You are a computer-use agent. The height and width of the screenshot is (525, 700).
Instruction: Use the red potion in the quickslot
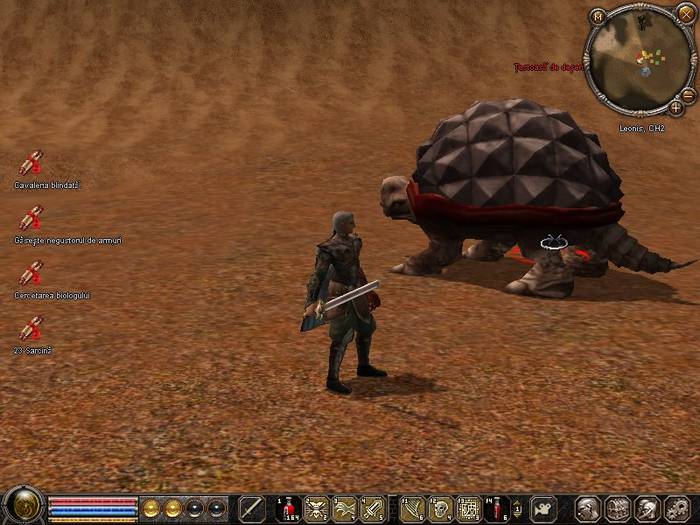point(288,508)
